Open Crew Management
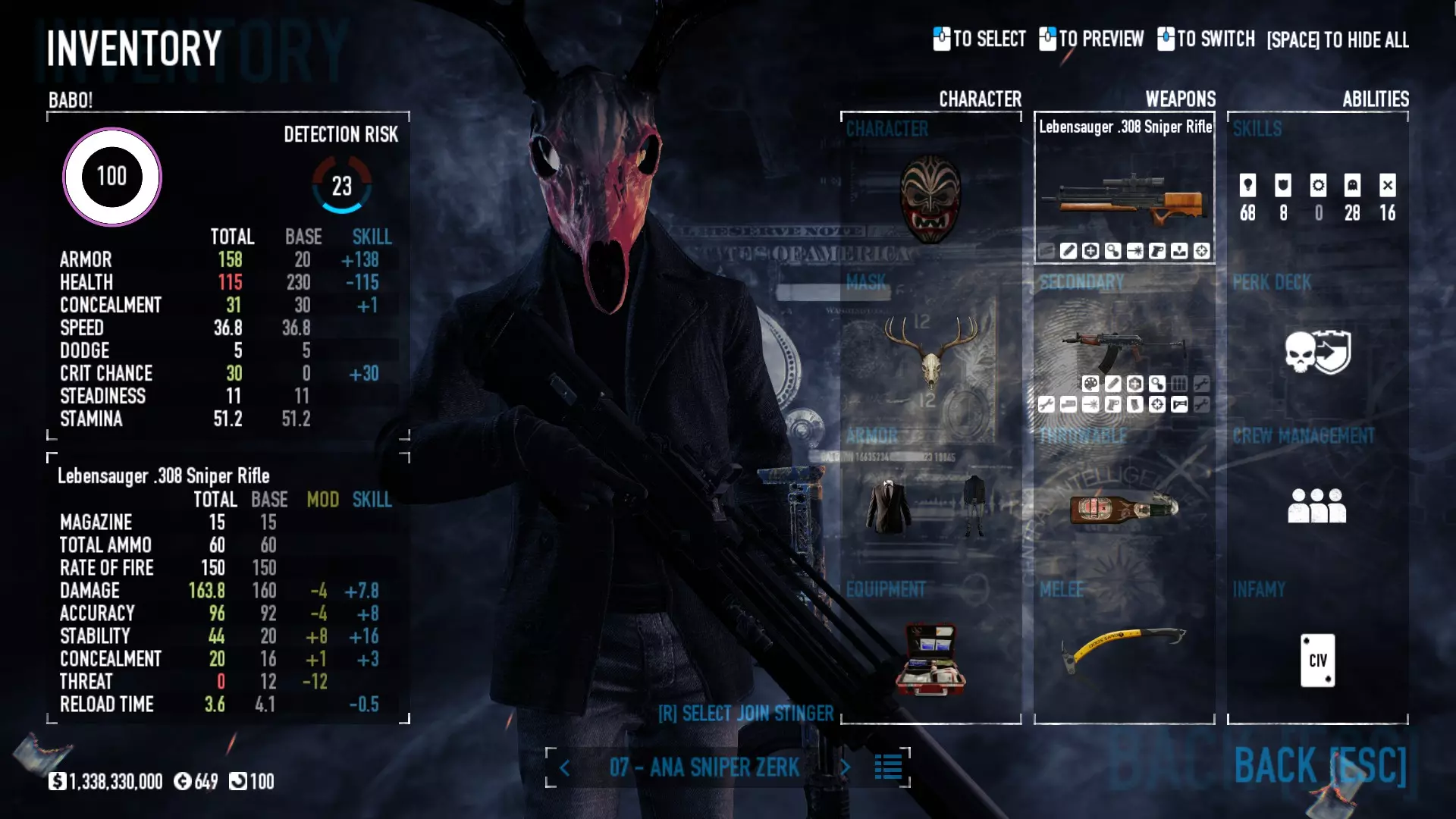 click(1317, 505)
